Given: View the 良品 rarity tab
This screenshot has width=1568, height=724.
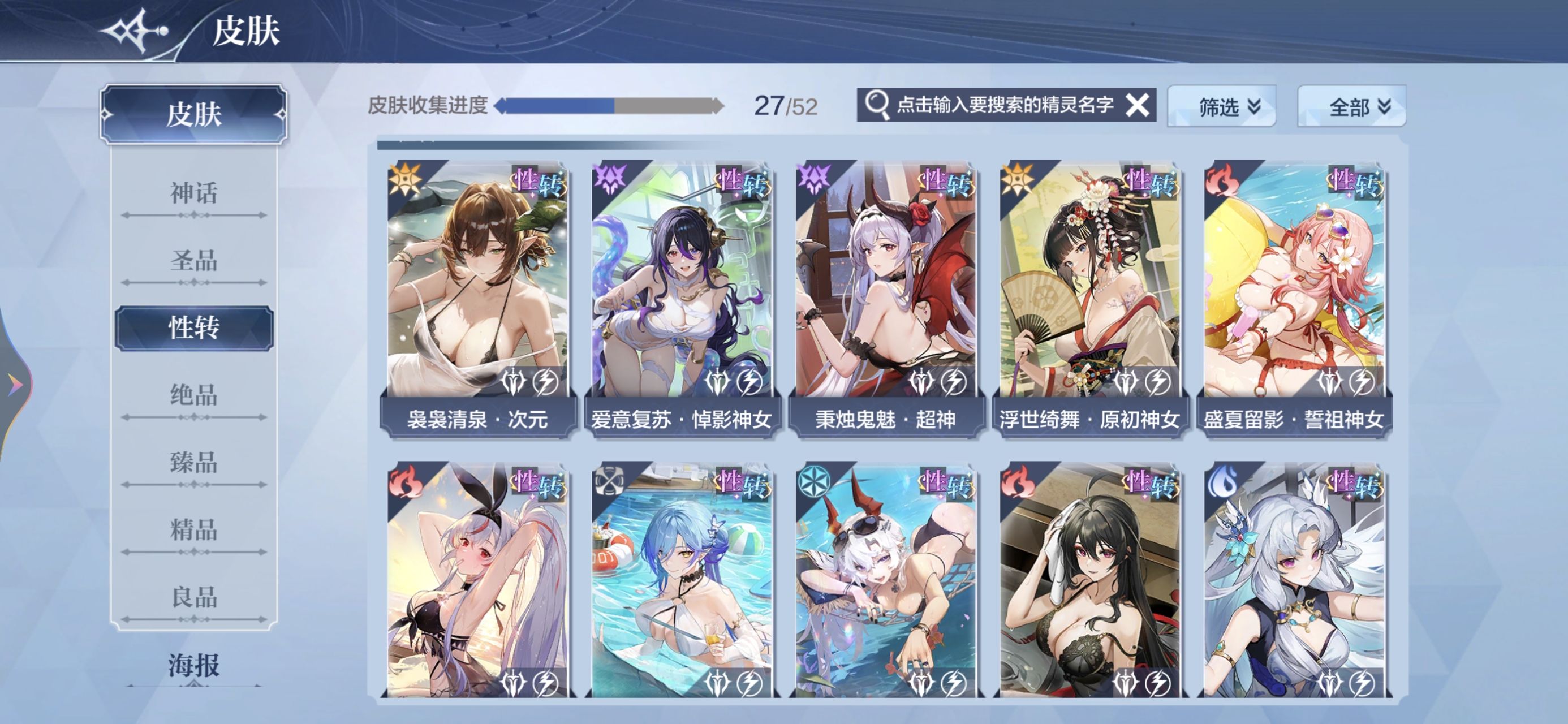Looking at the screenshot, I should click(x=193, y=597).
